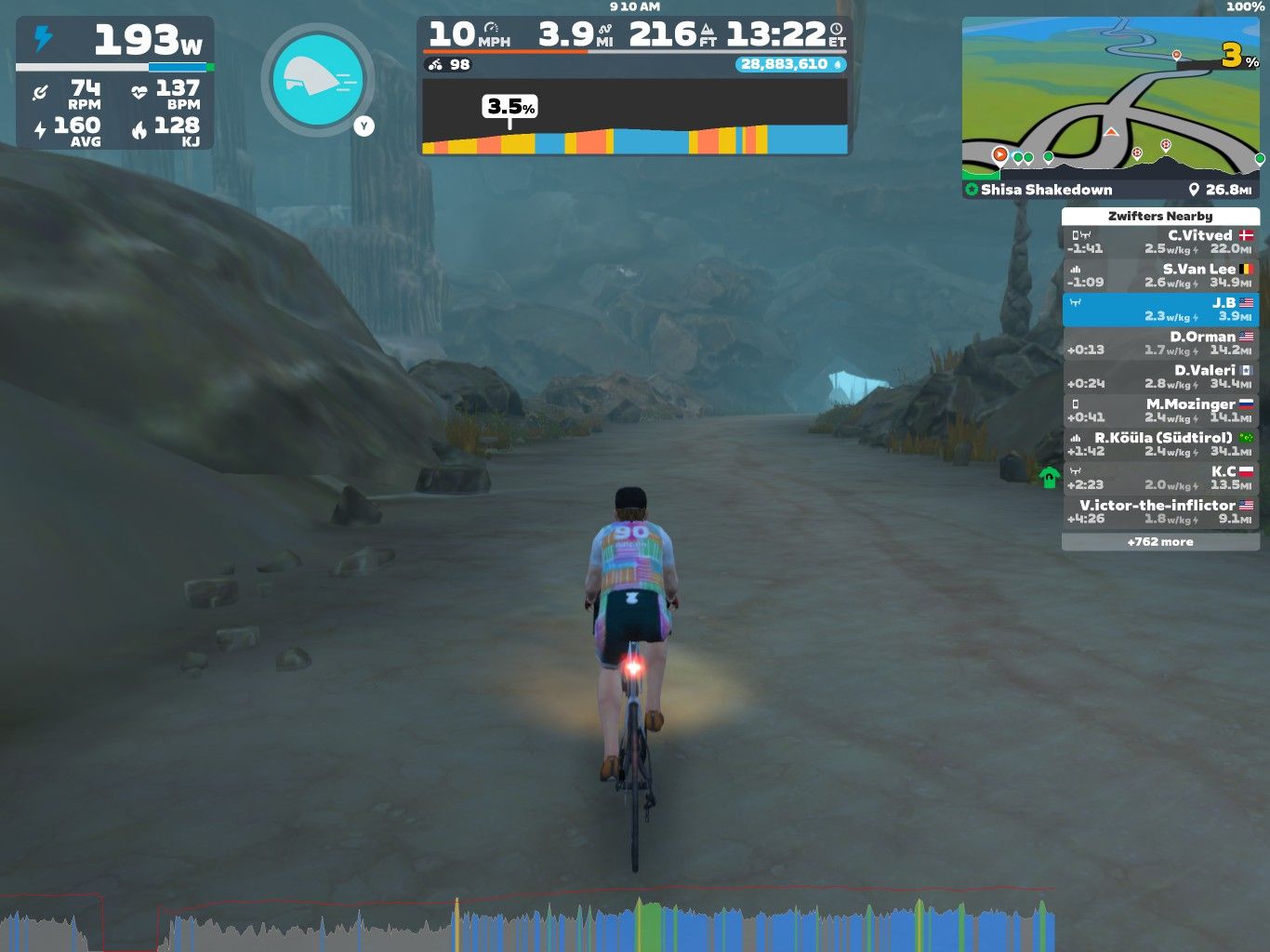This screenshot has width=1270, height=952.
Task: Select V.ictor-the-inflictor rider row
Action: (1160, 511)
